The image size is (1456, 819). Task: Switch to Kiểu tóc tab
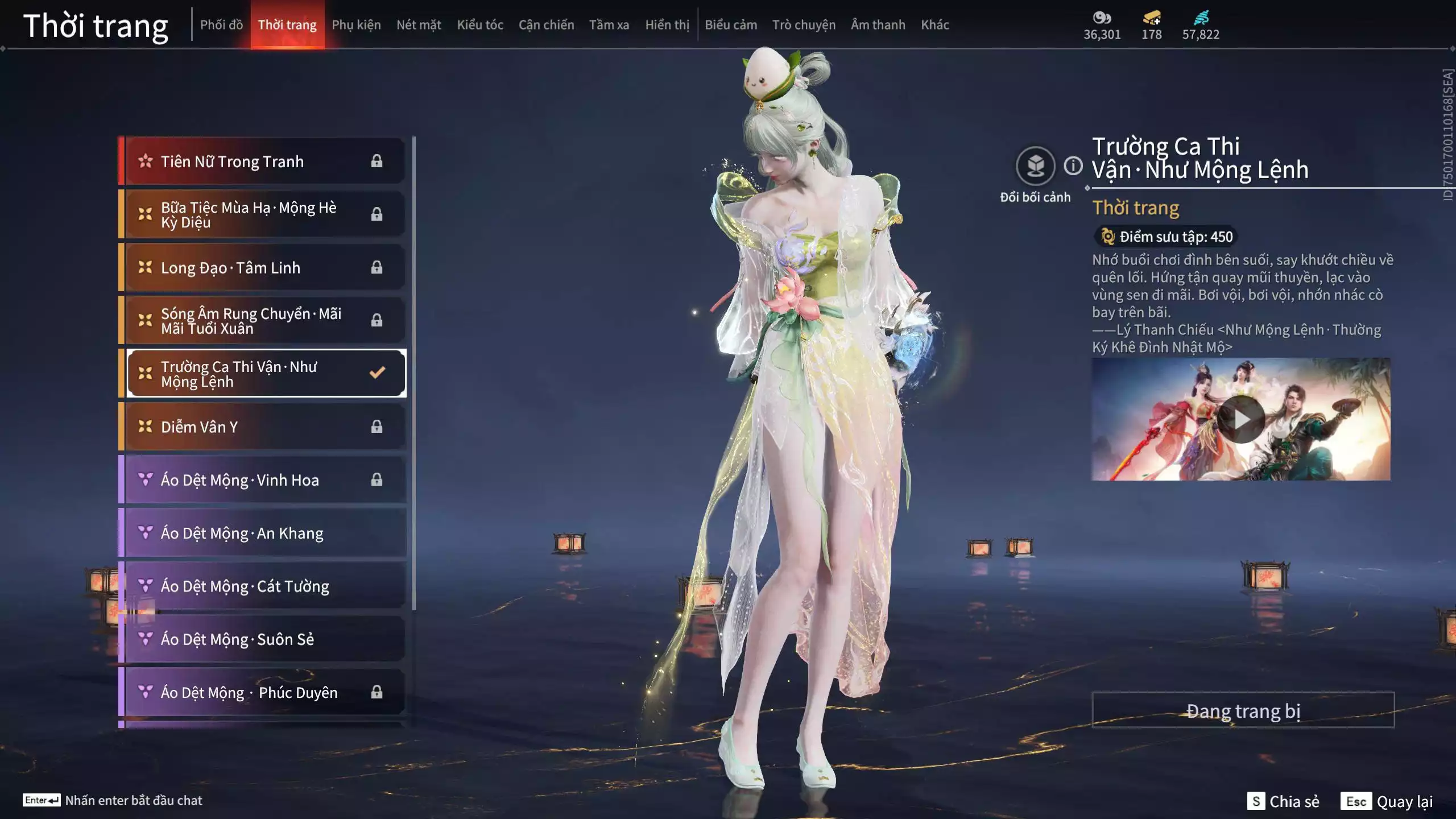[480, 24]
